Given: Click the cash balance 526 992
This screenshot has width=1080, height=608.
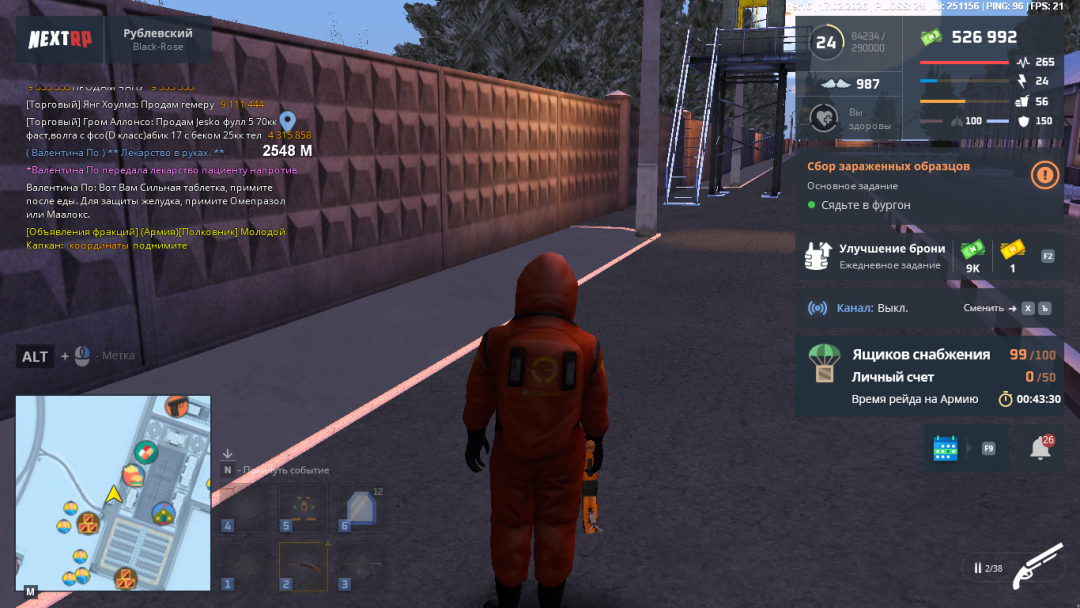Looking at the screenshot, I should [x=984, y=37].
